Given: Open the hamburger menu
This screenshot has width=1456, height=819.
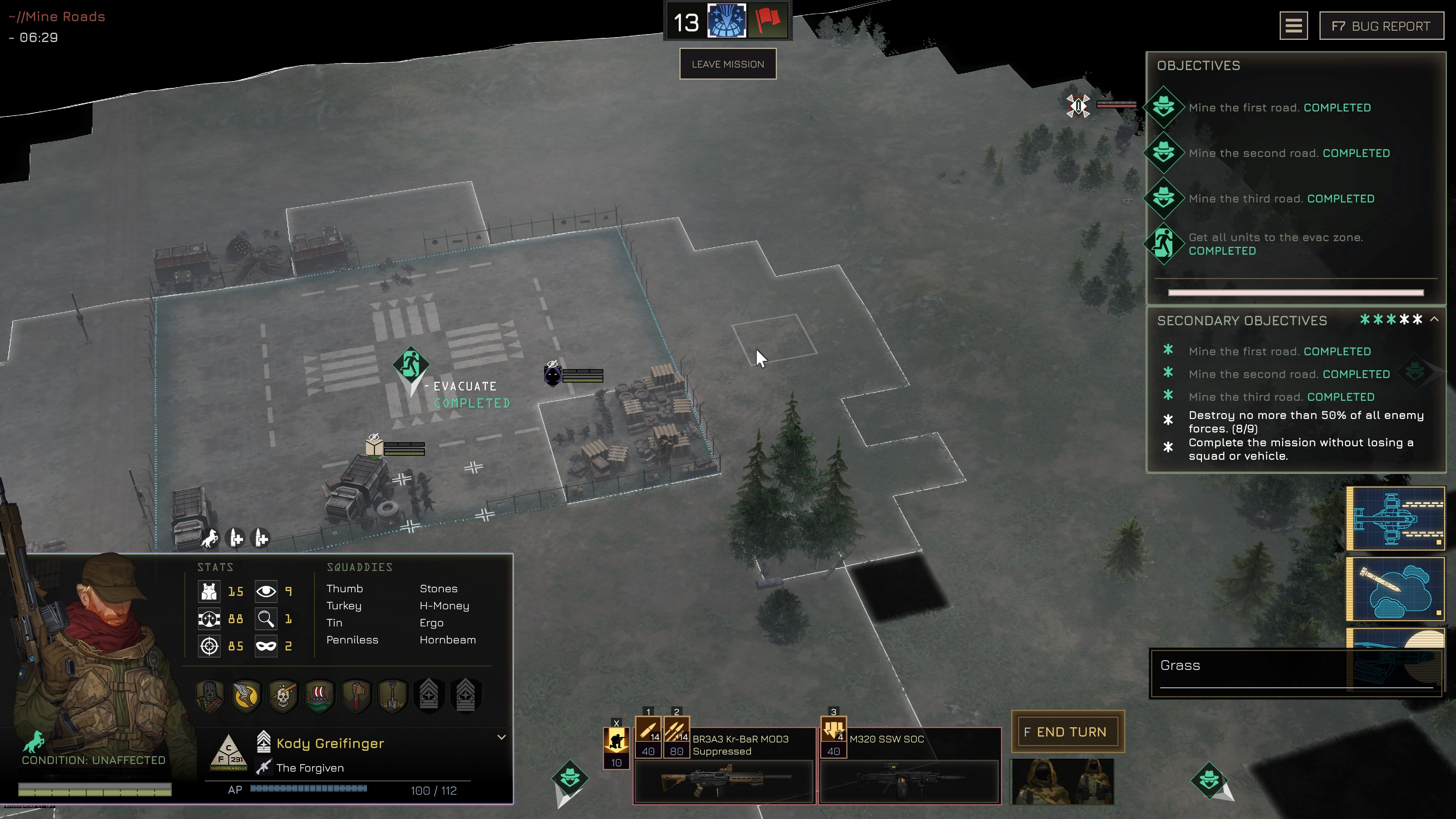Looking at the screenshot, I should click(1293, 26).
